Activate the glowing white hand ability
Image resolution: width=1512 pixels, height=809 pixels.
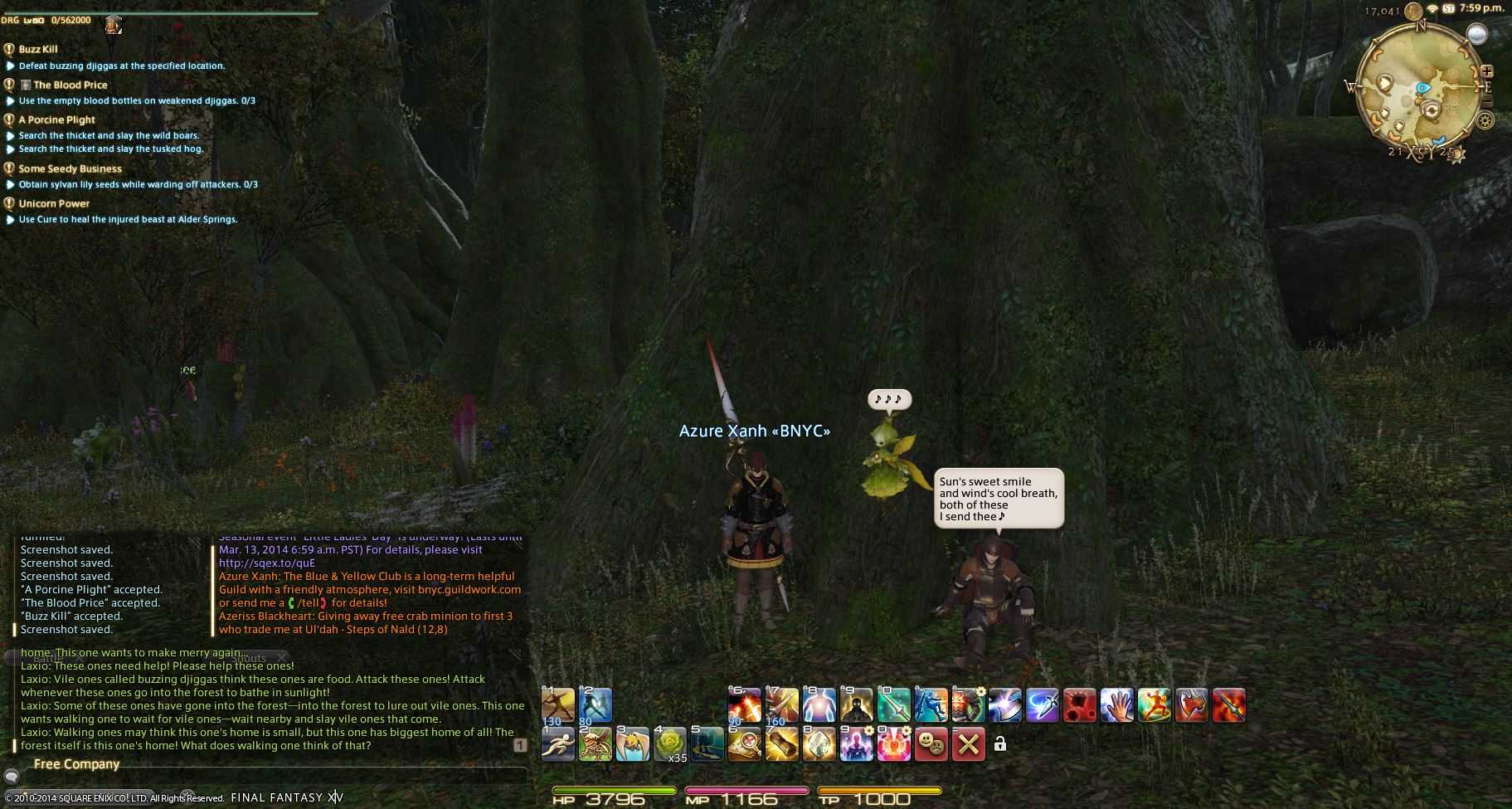pos(1116,705)
